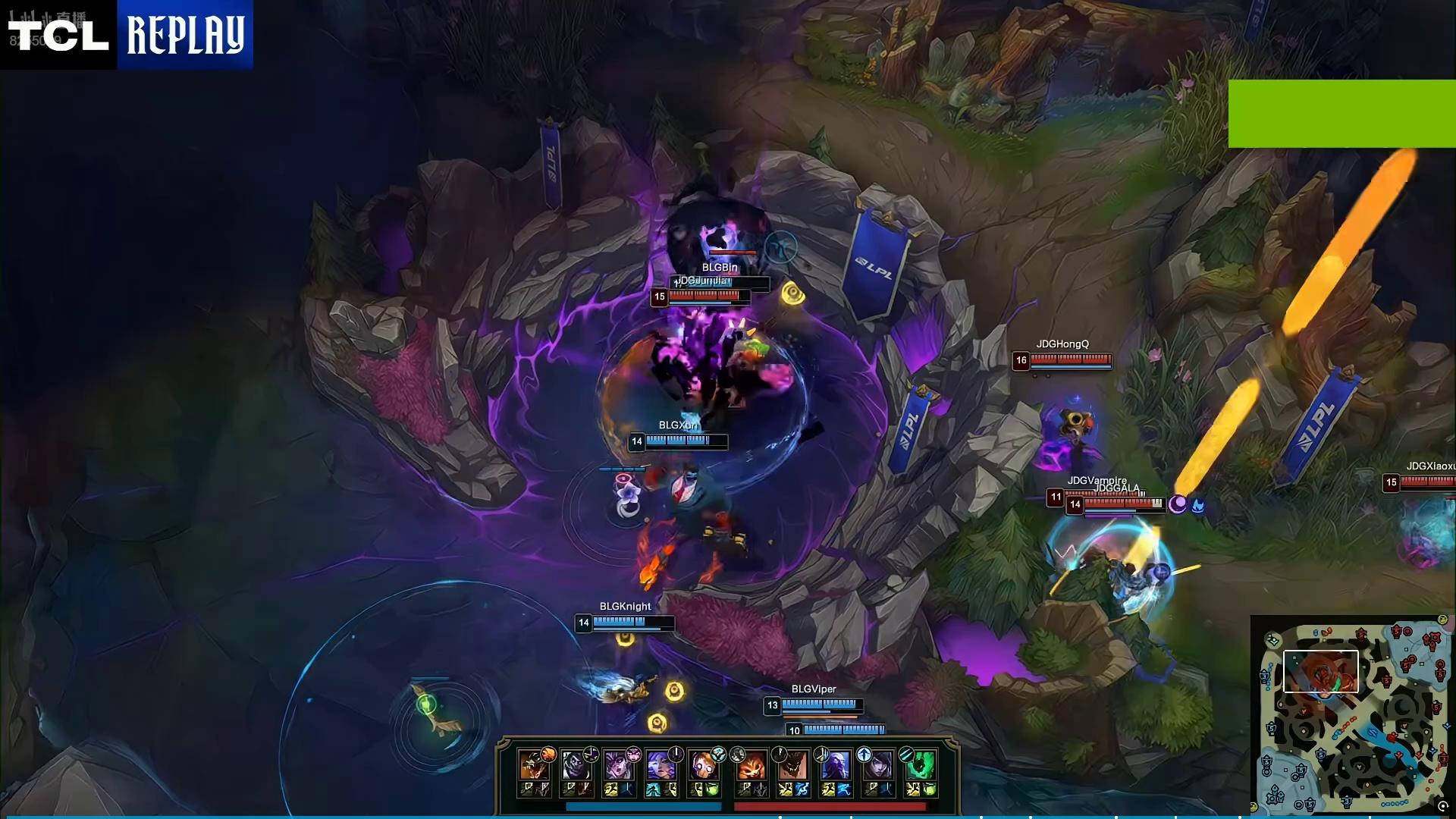Screen dimensions: 1456x819
Task: Select the orange furry Gnar portrait
Action: point(750,766)
